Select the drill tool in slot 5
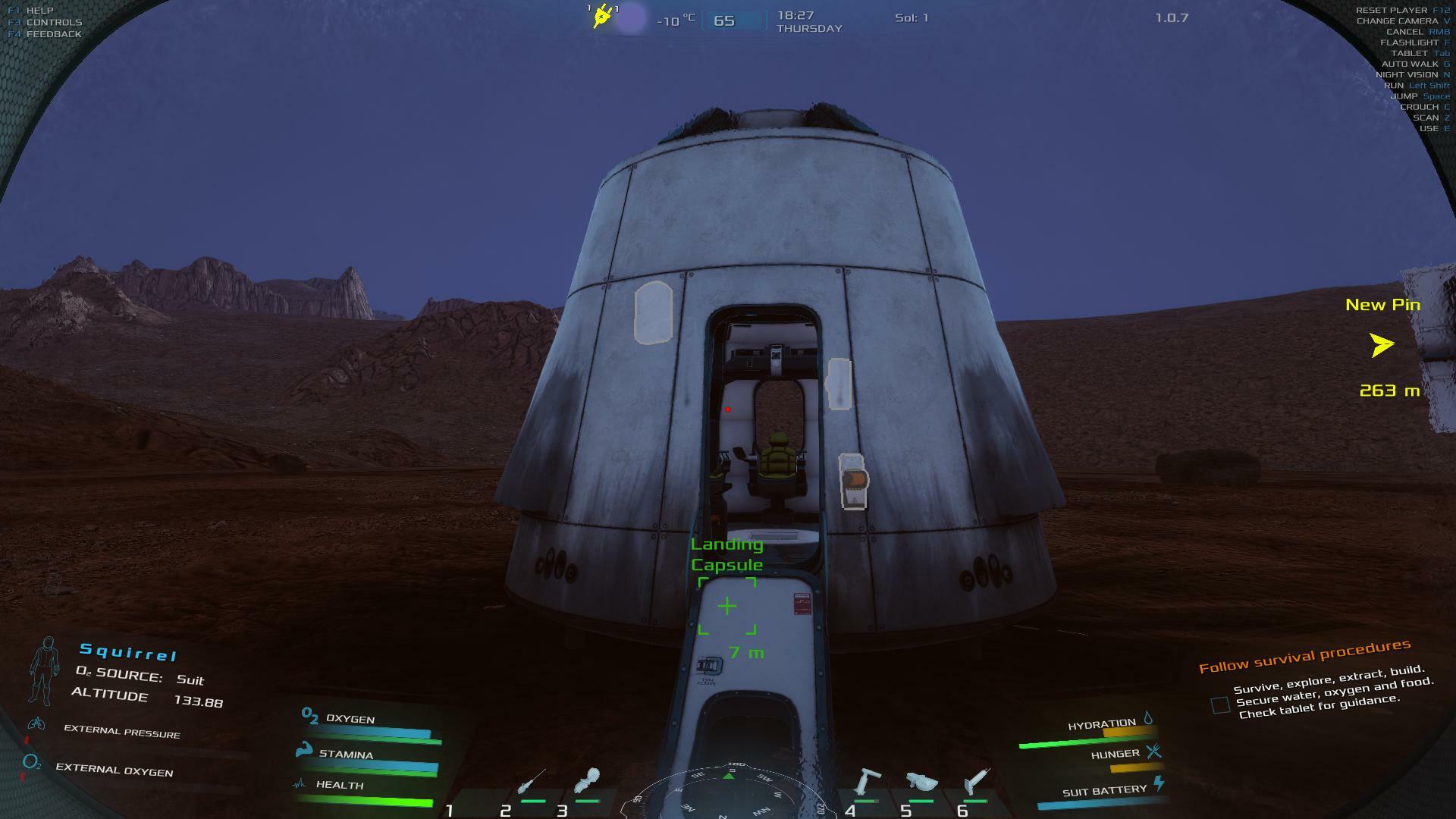 point(921,783)
